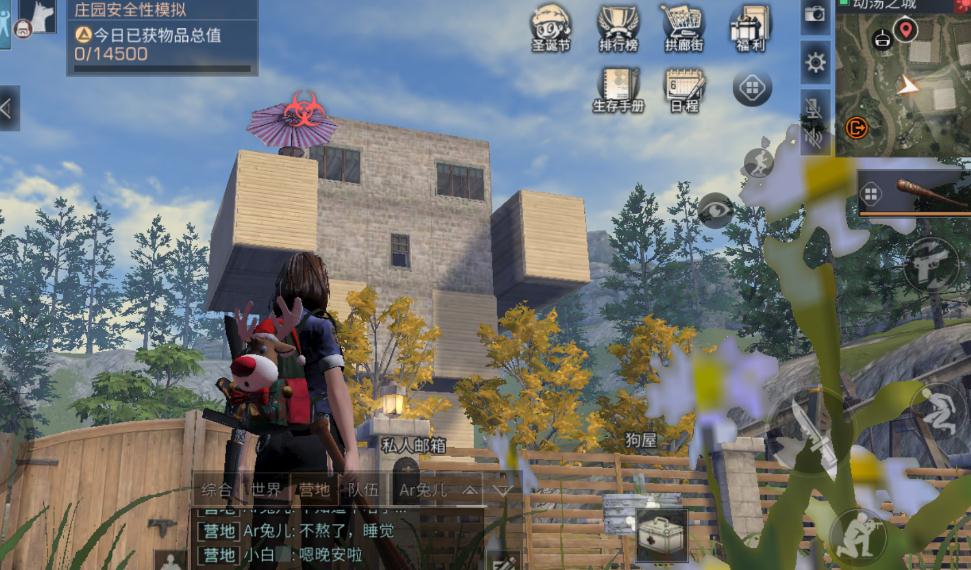Switch chat to the 队伍 tab
This screenshot has height=570, width=971.
[362, 490]
